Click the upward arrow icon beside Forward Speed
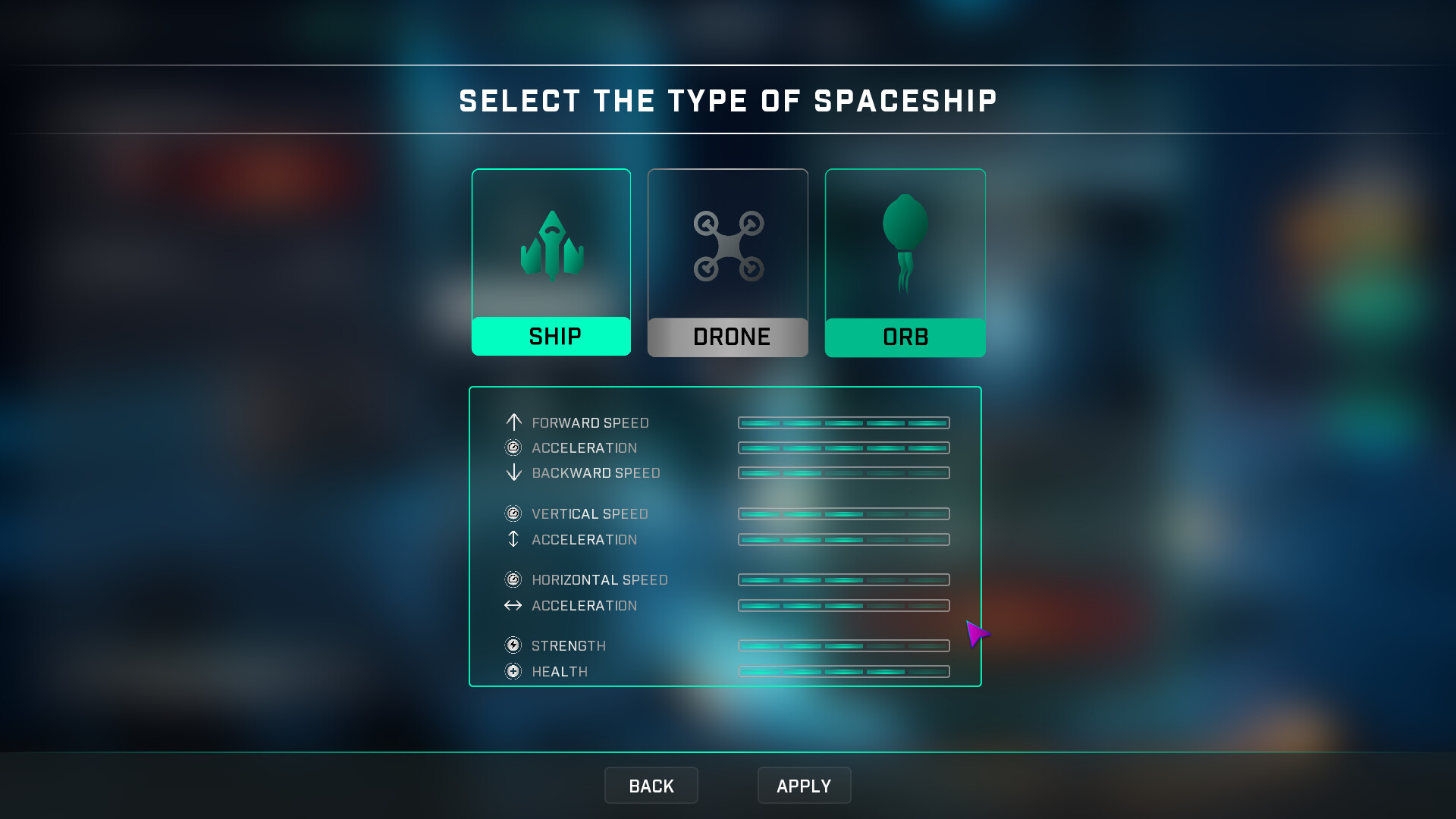1456x819 pixels. click(x=513, y=423)
